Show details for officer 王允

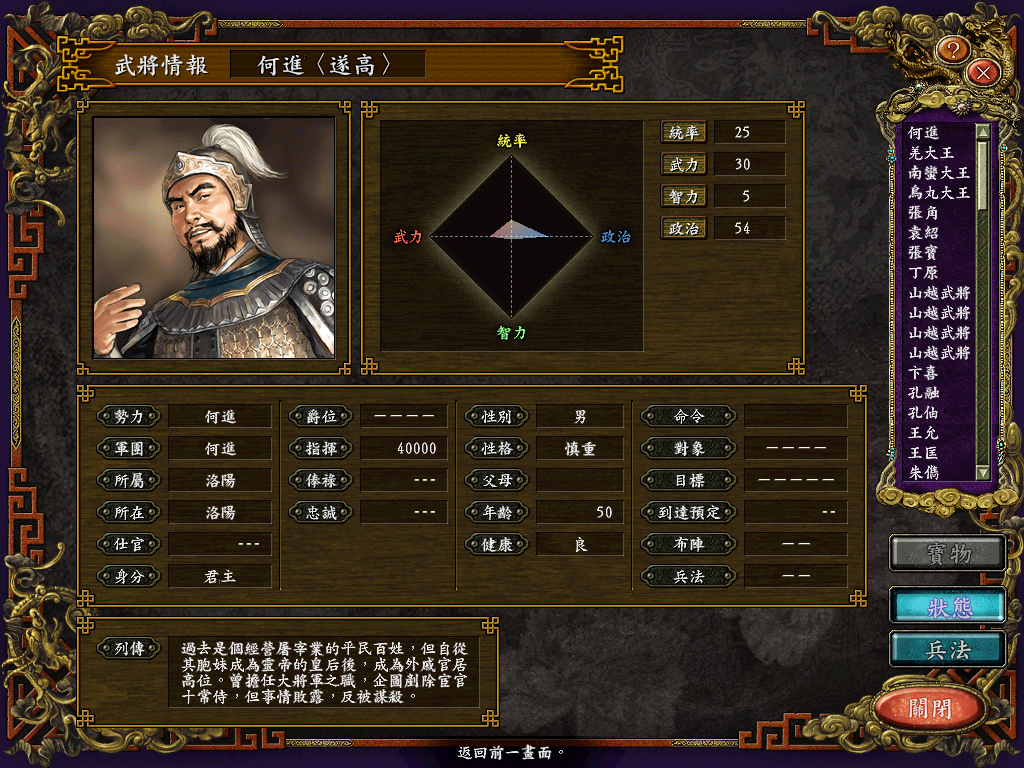[923, 433]
